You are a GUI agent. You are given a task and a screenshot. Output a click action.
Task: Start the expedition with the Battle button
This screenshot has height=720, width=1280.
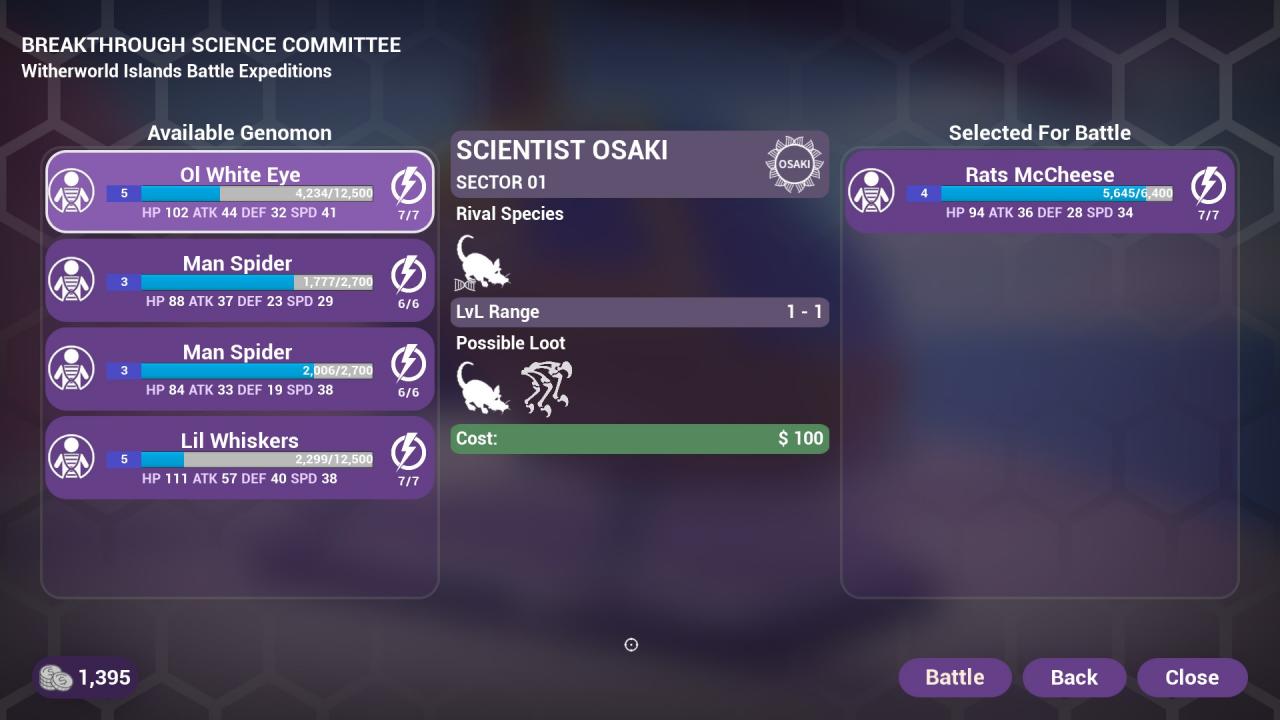(x=955, y=677)
